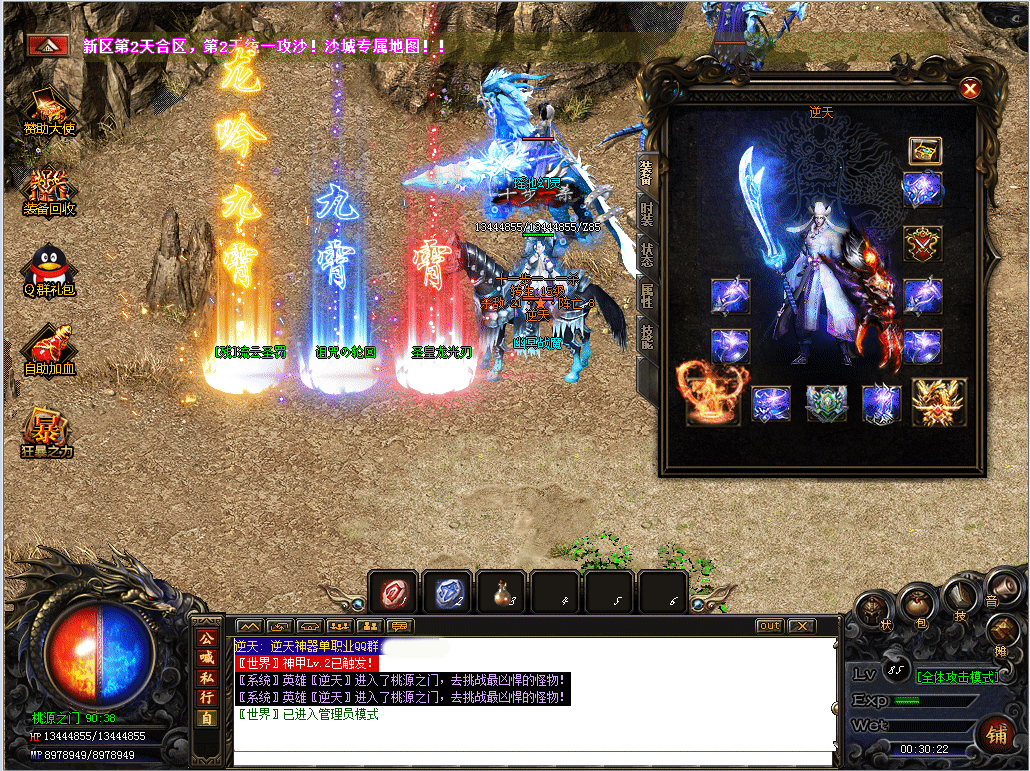Screen dimensions: 1030x771
Task: Open the 赞助大使 sponsor chest icon
Action: click(x=49, y=110)
